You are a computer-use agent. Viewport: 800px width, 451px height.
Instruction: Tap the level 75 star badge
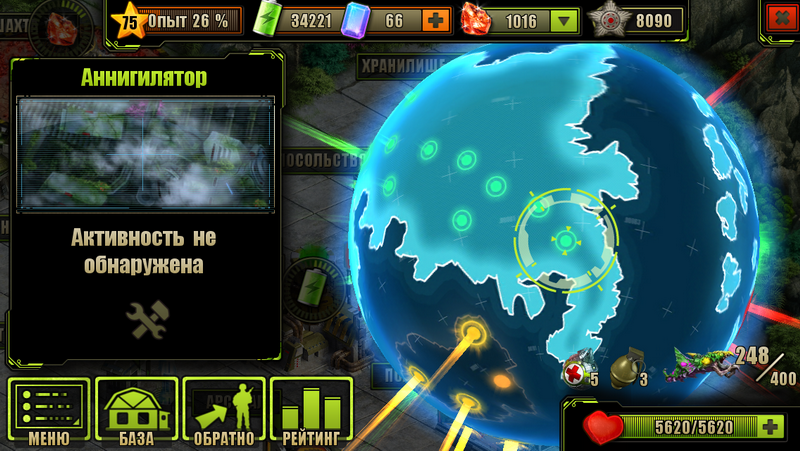[130, 19]
